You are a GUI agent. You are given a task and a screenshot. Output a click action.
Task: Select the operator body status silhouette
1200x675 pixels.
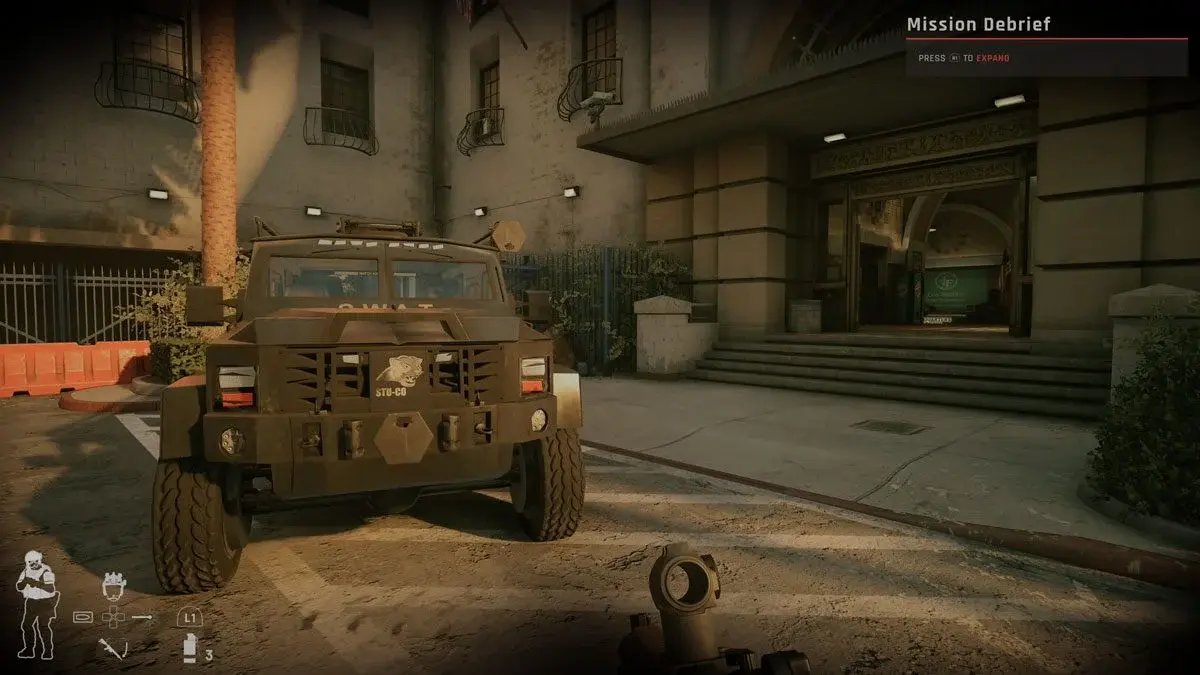pos(37,604)
